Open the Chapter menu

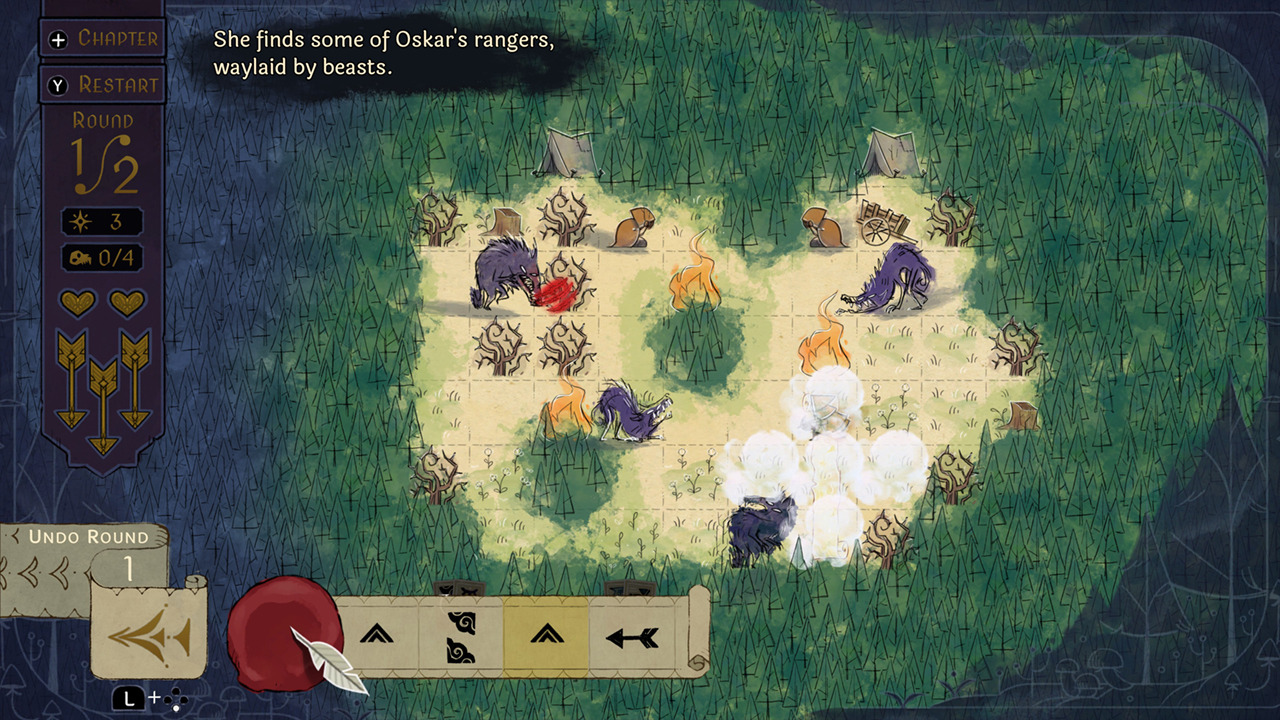[x=102, y=39]
